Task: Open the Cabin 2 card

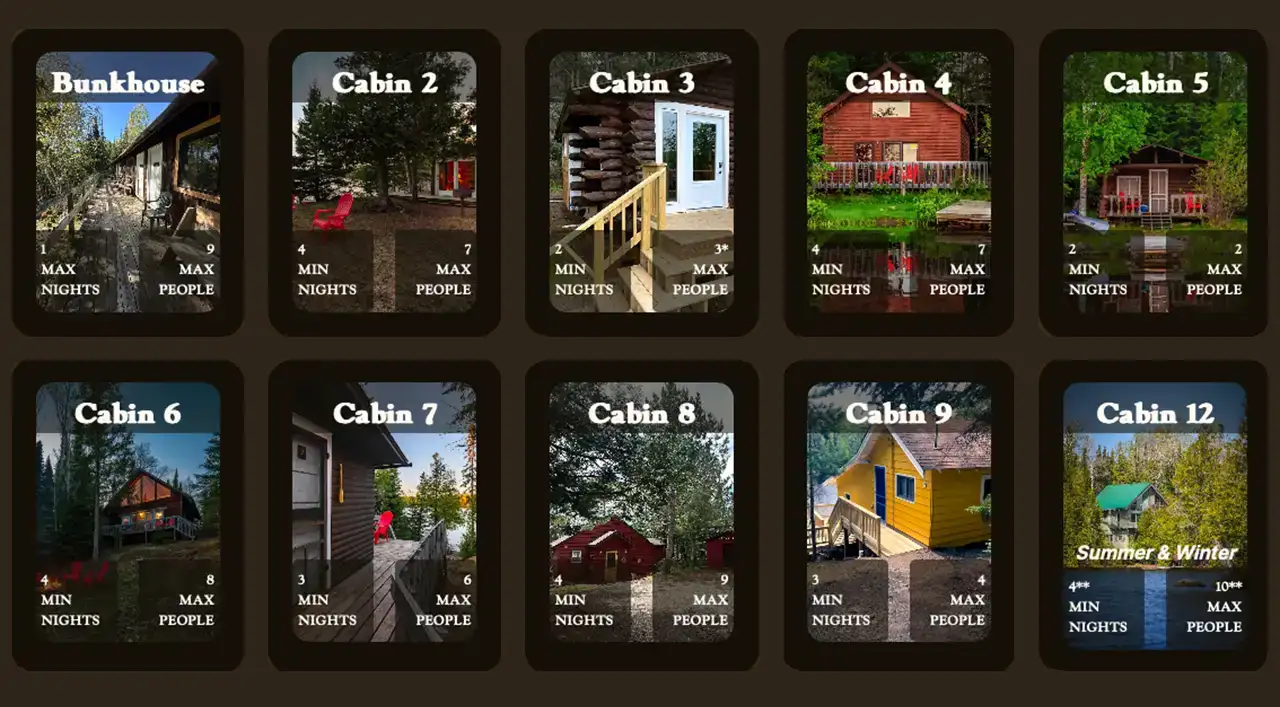Action: pos(384,182)
